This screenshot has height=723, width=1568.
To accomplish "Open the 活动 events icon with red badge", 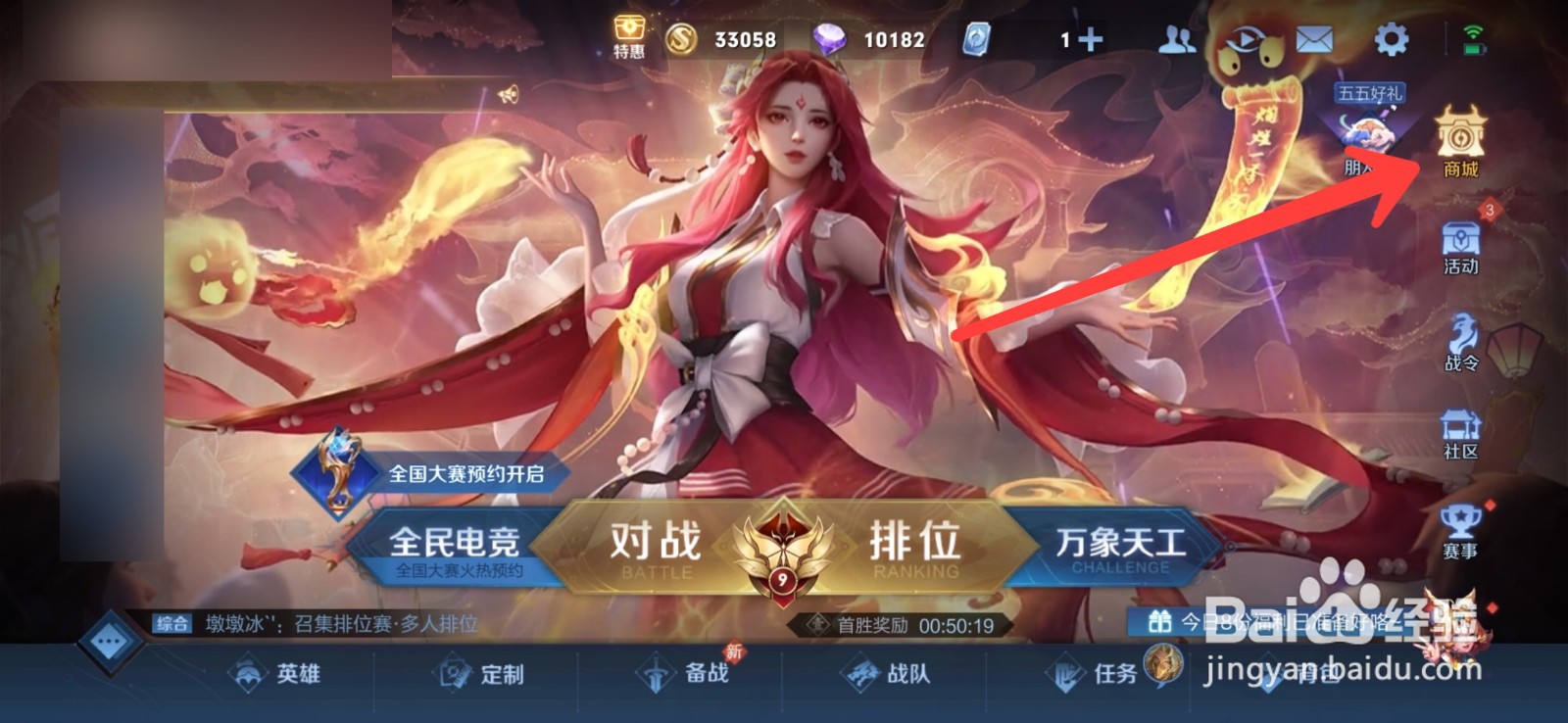I will (1461, 242).
